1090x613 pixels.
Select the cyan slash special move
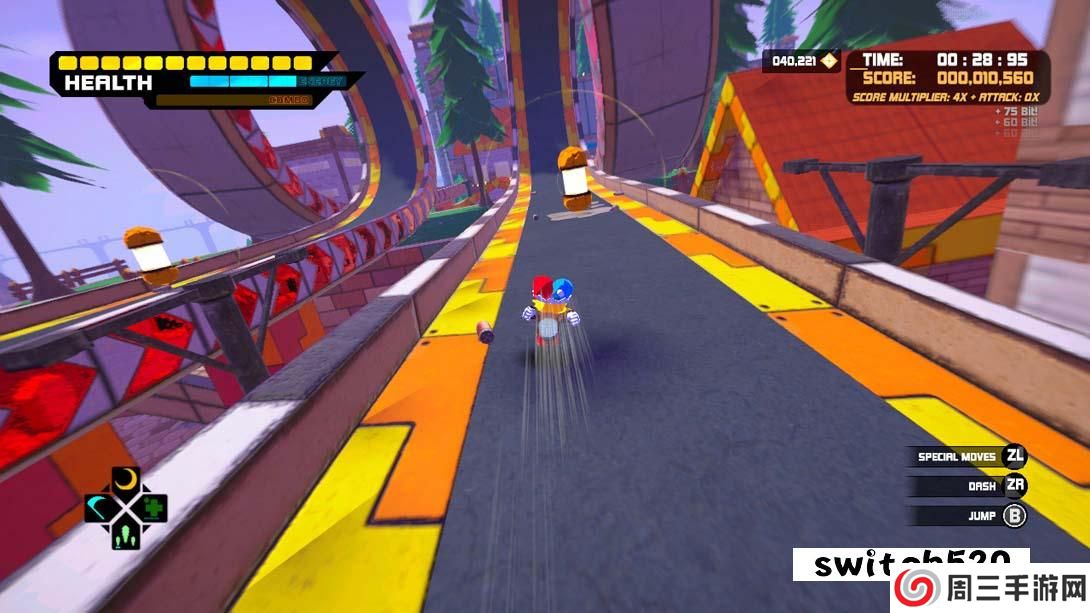coord(99,508)
